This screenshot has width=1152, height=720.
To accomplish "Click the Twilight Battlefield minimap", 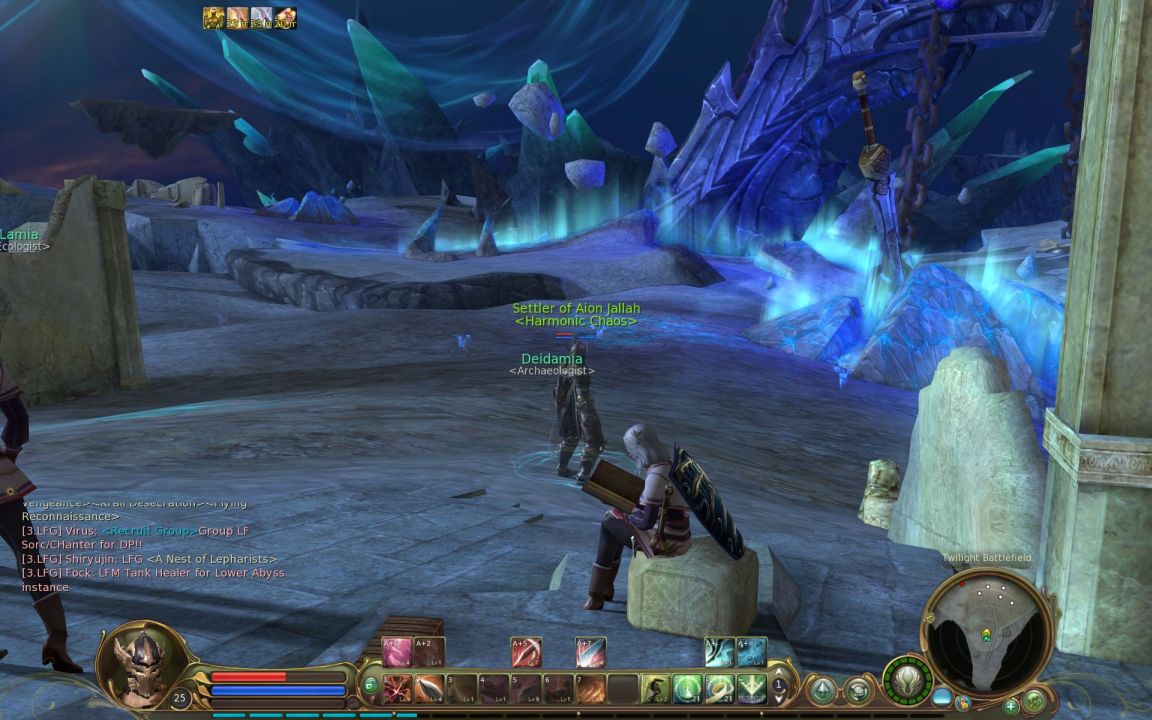I will point(986,632).
